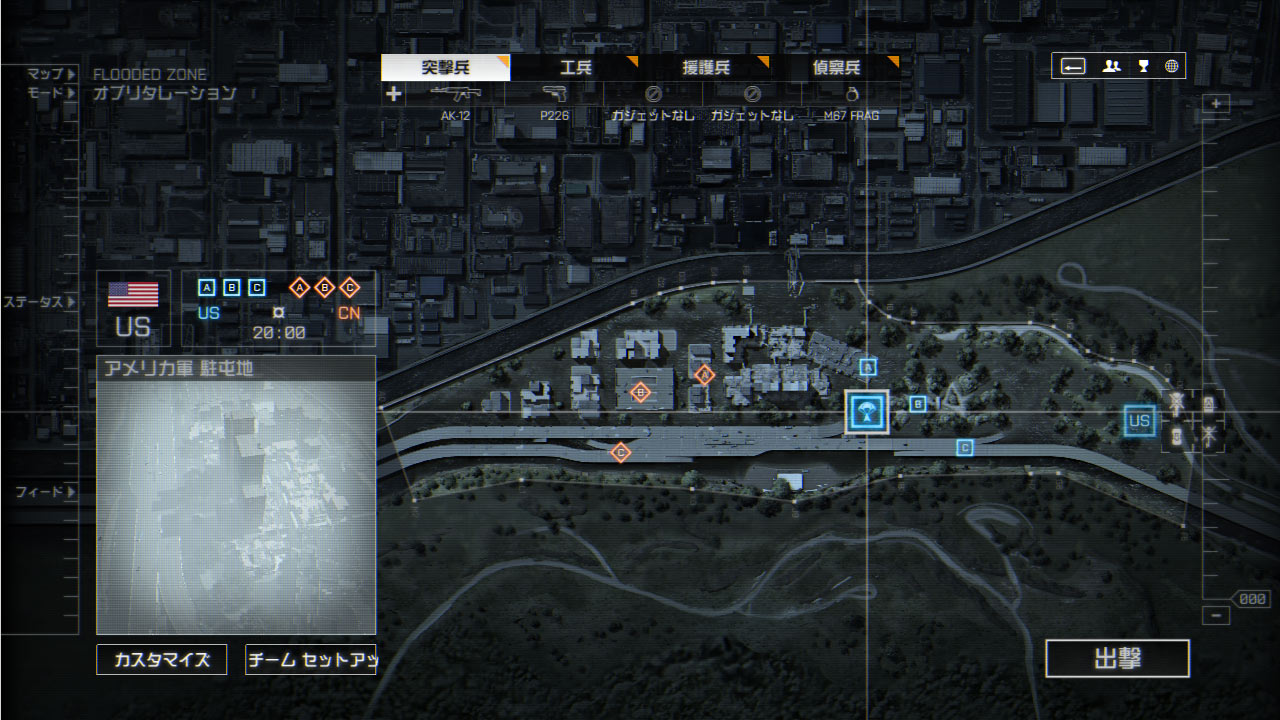
Task: Open the チーム セットアップ team setup
Action: point(310,660)
